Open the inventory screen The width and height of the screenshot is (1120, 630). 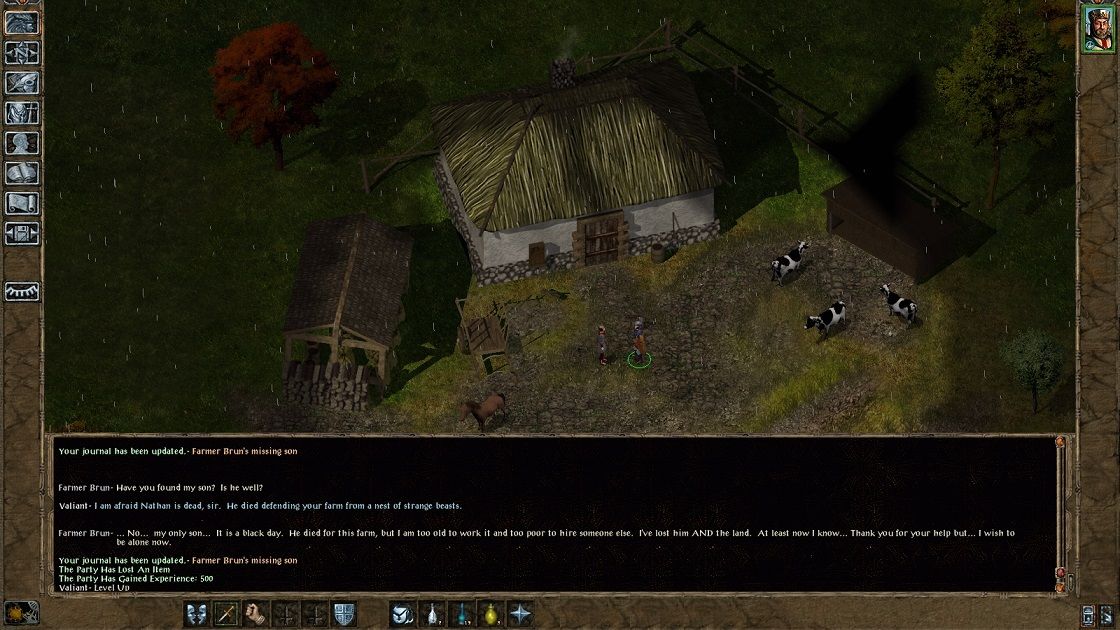click(22, 113)
